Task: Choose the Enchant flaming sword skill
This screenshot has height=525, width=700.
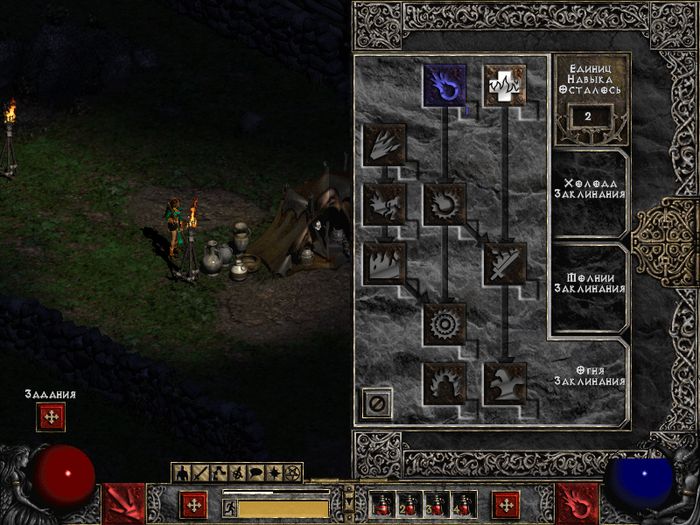Action: pos(505,264)
